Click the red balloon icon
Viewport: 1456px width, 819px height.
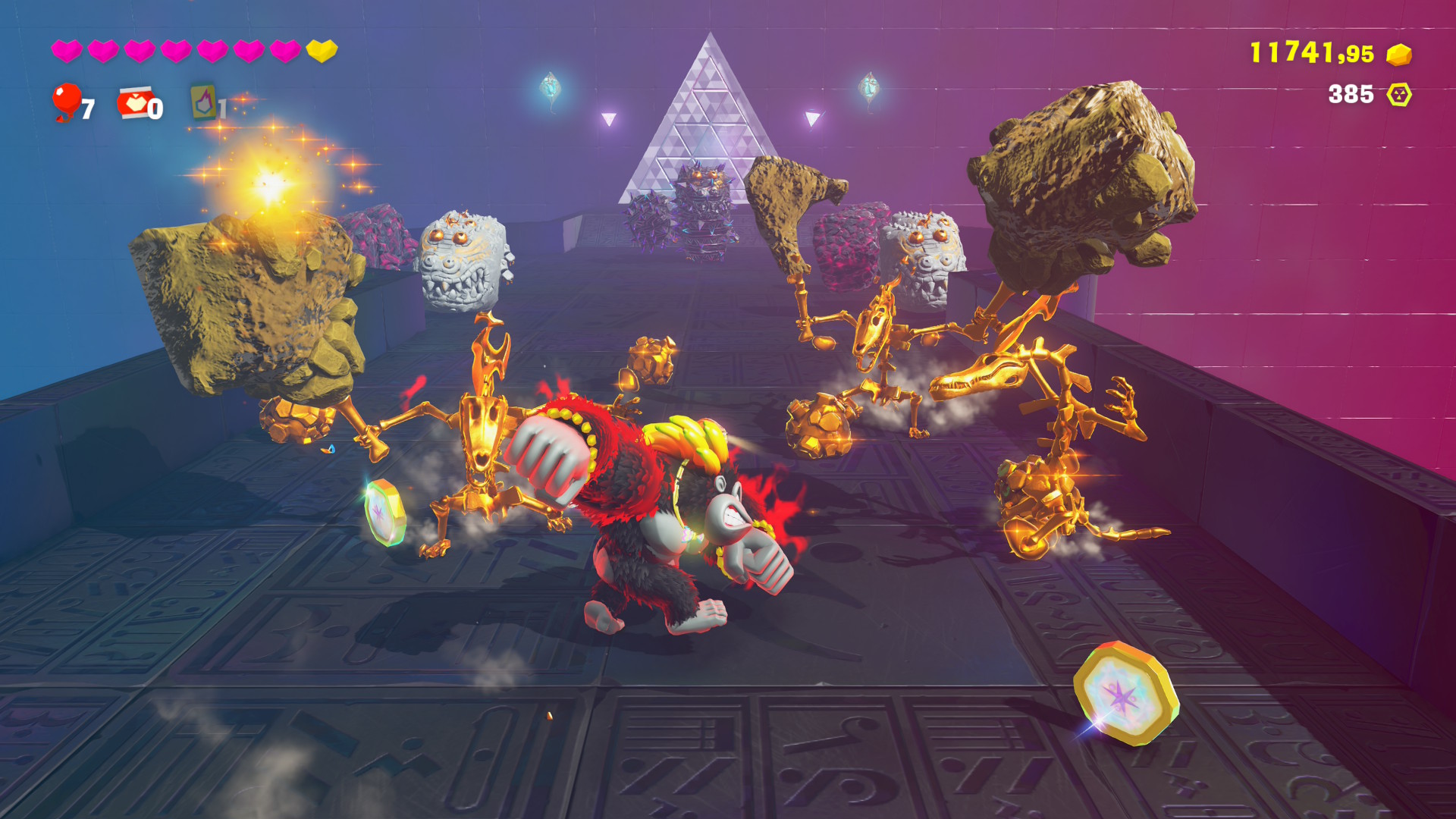[x=67, y=101]
